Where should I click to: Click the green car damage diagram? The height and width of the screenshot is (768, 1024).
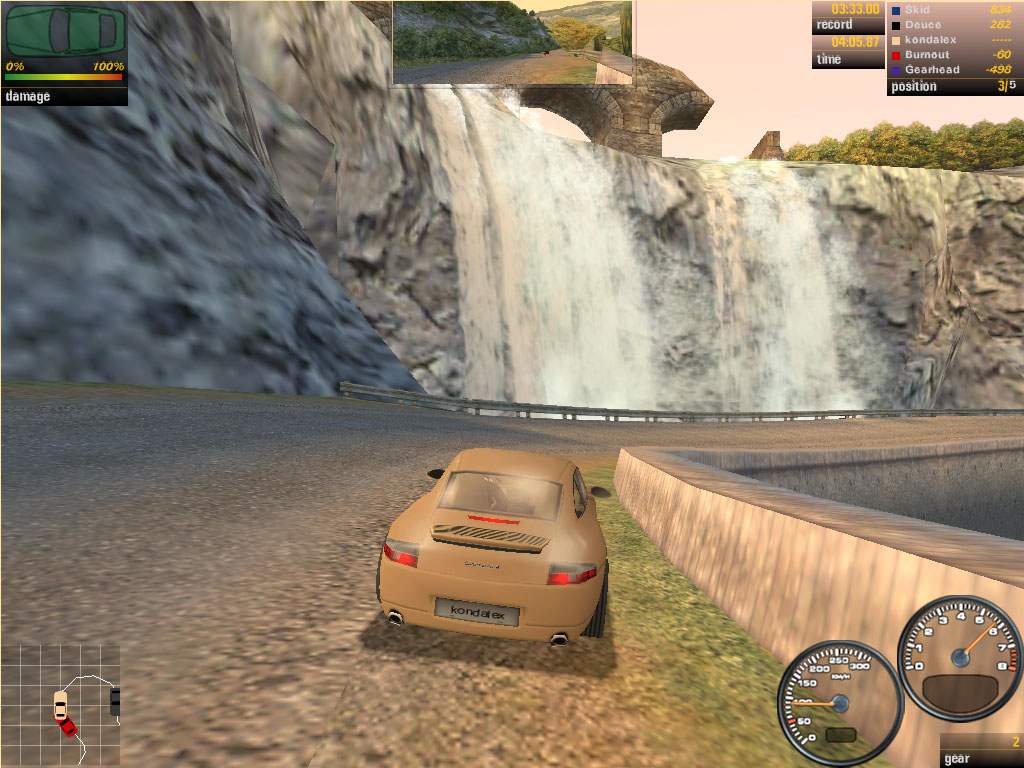tap(64, 31)
